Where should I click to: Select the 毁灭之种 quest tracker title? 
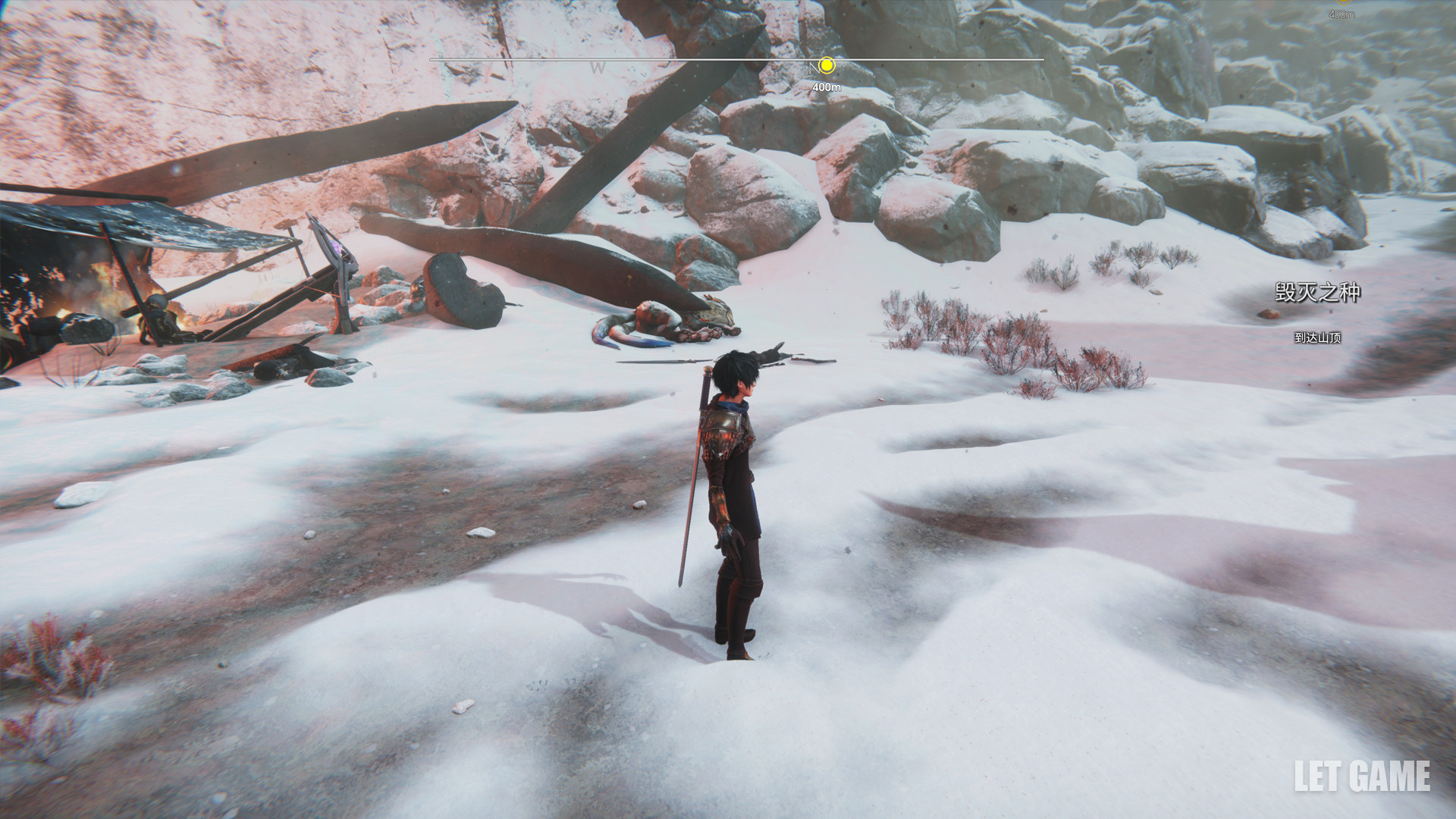coord(1317,293)
